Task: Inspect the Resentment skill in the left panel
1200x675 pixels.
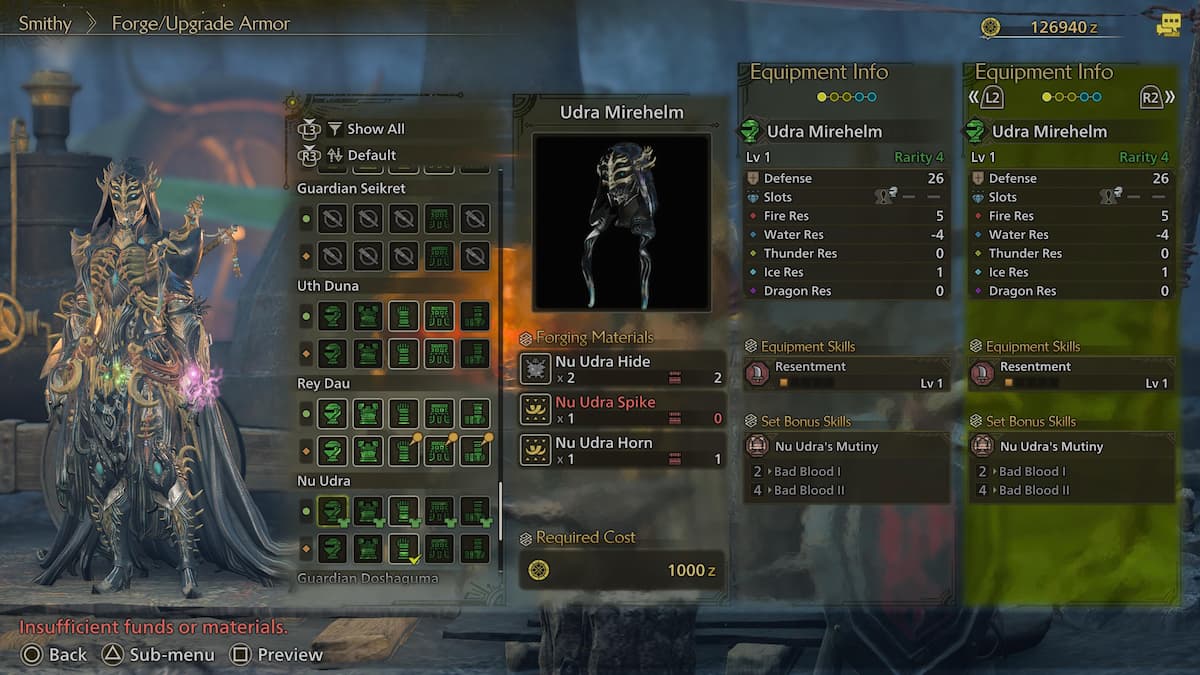Action: coord(846,374)
